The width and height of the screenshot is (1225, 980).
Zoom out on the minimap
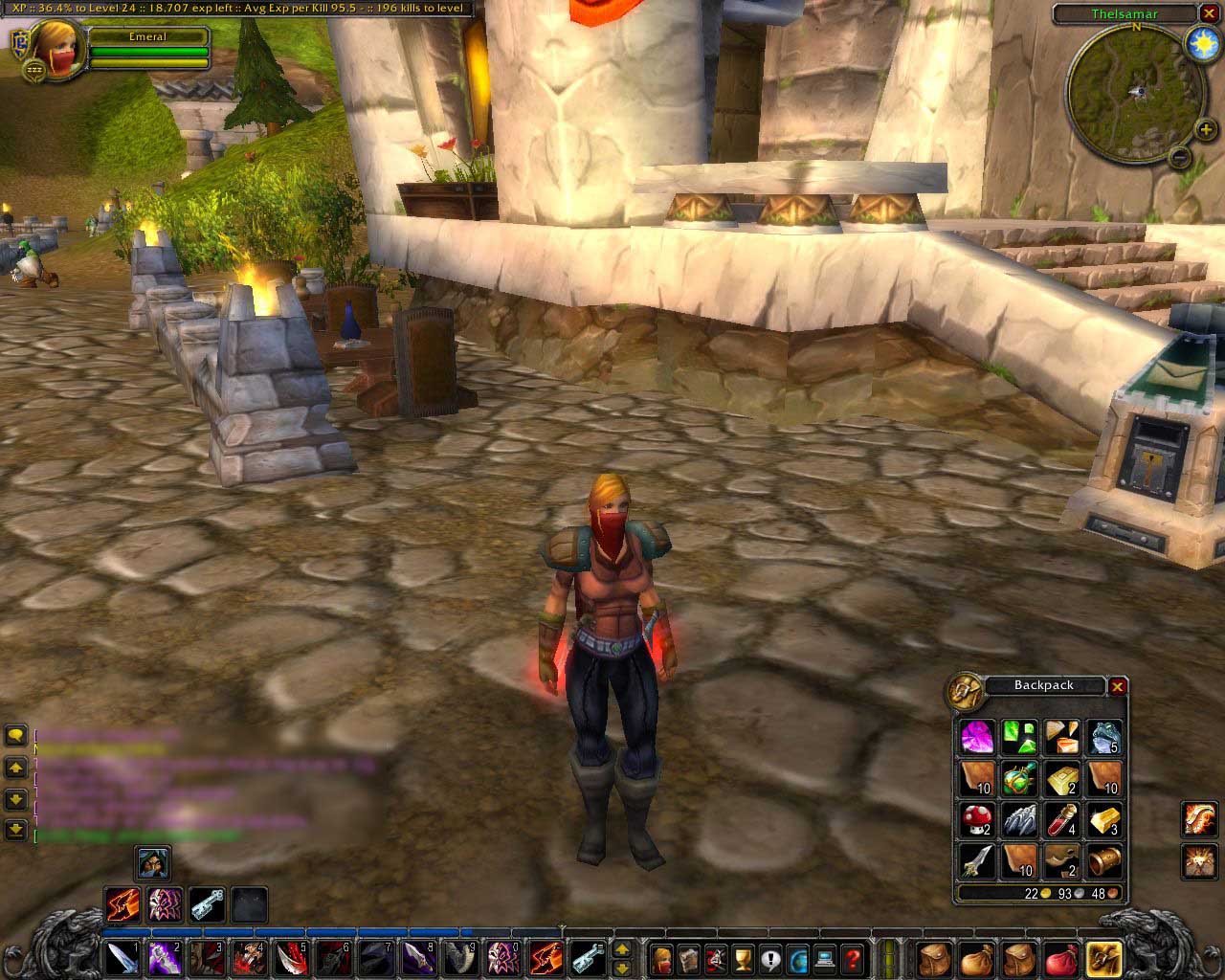point(1180,155)
